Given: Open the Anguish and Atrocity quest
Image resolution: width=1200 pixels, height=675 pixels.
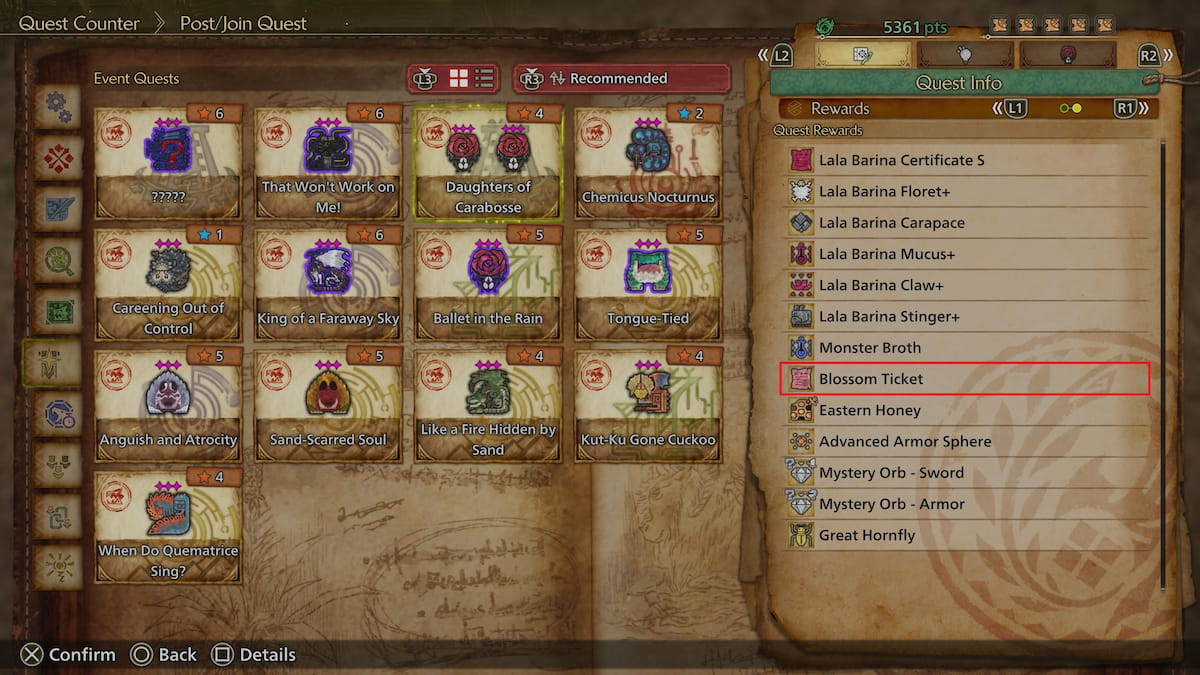Looking at the screenshot, I should [x=168, y=405].
